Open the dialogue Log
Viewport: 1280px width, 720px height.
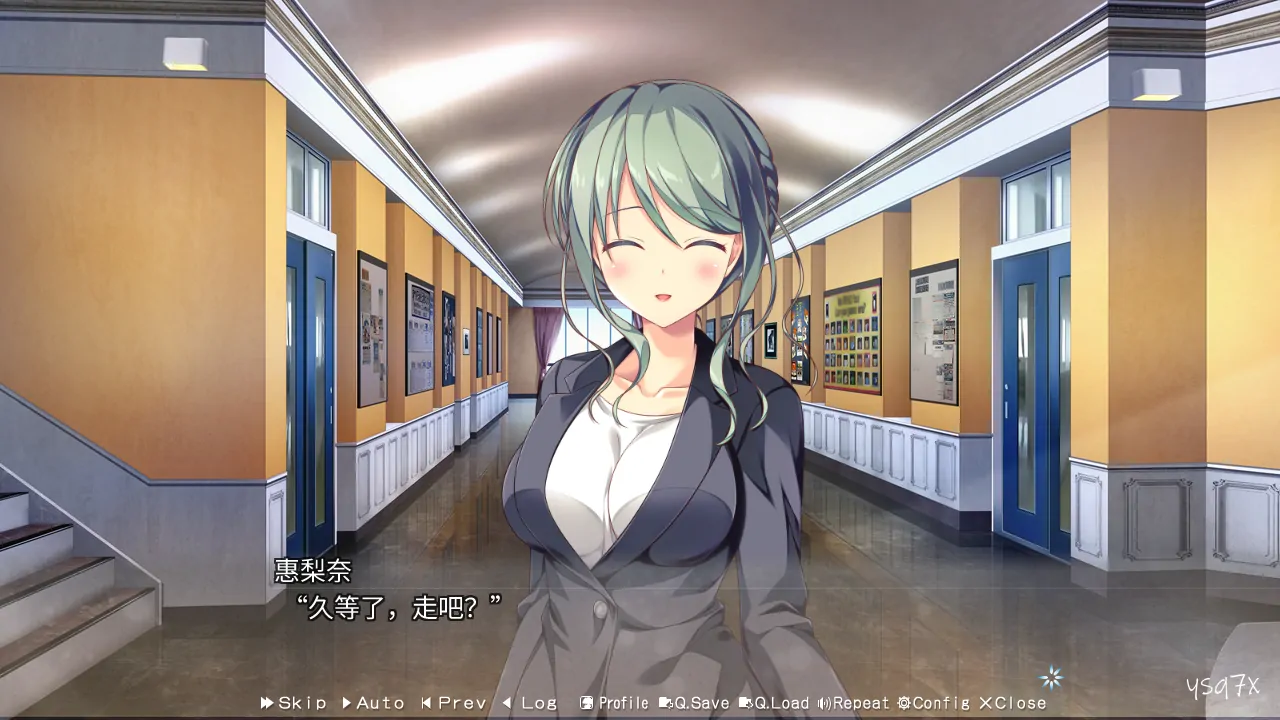point(529,703)
